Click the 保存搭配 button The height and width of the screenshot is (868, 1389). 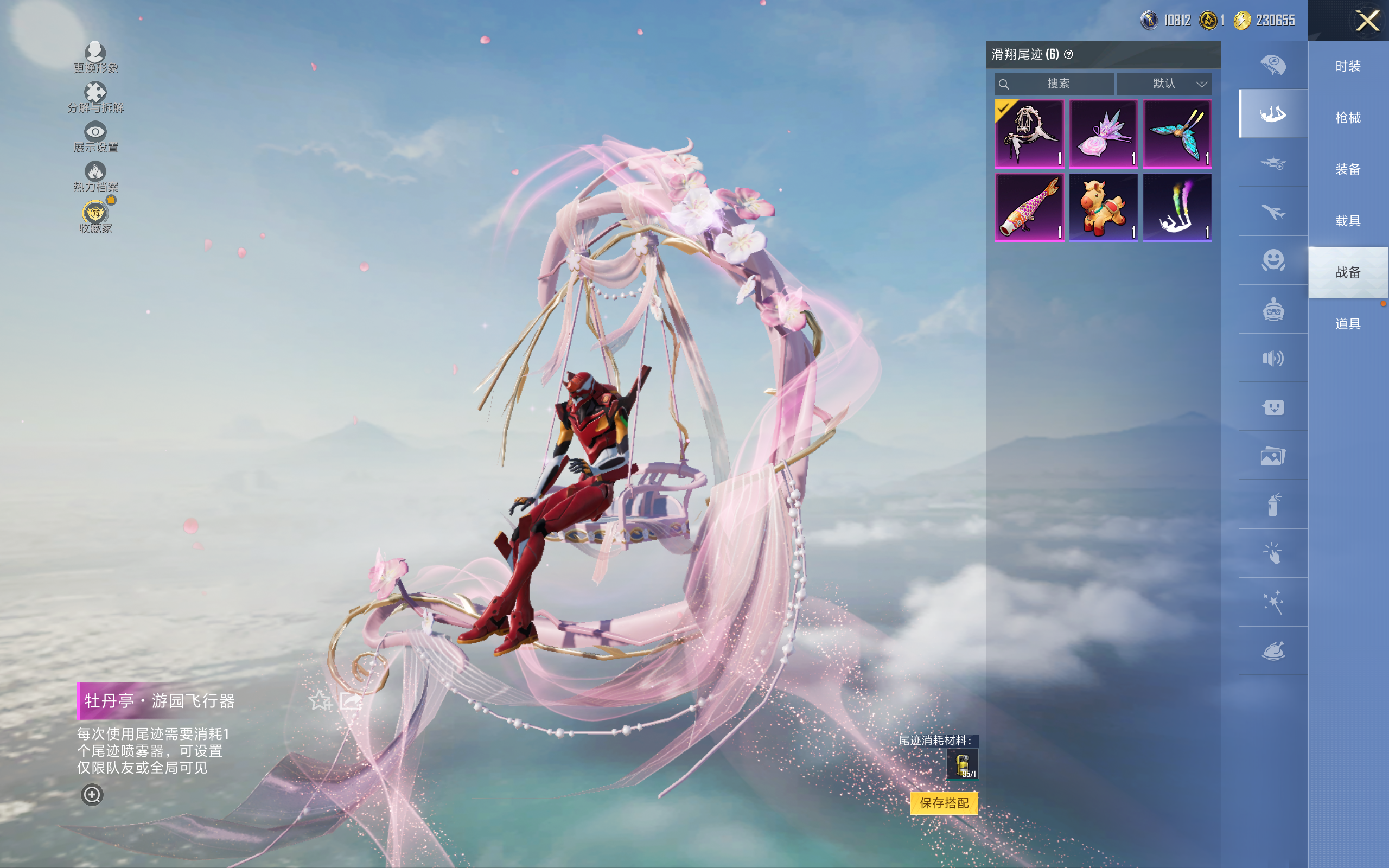(944, 802)
